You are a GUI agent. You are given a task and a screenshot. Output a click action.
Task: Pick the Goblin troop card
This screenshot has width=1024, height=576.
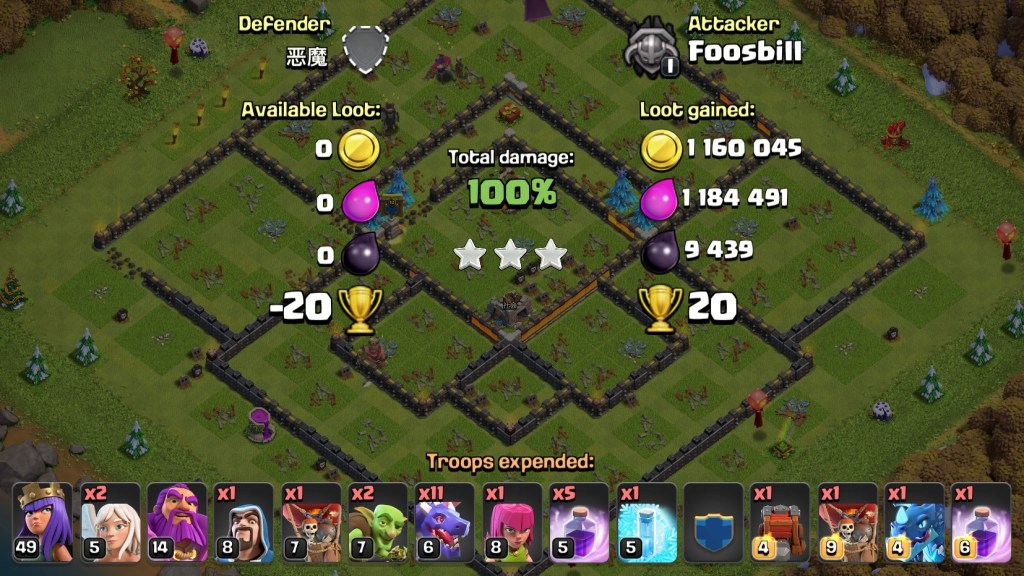pos(378,522)
